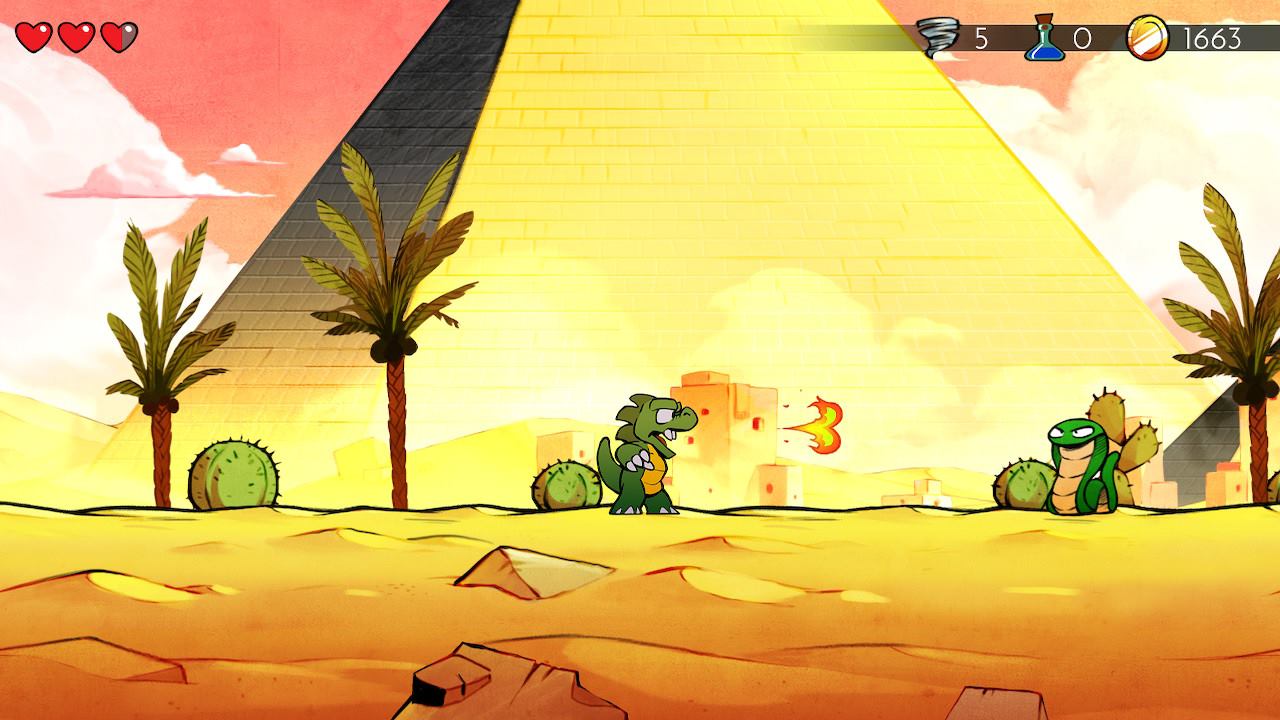The image size is (1280, 720).
Task: Click the gold coin icon
Action: 1146,39
